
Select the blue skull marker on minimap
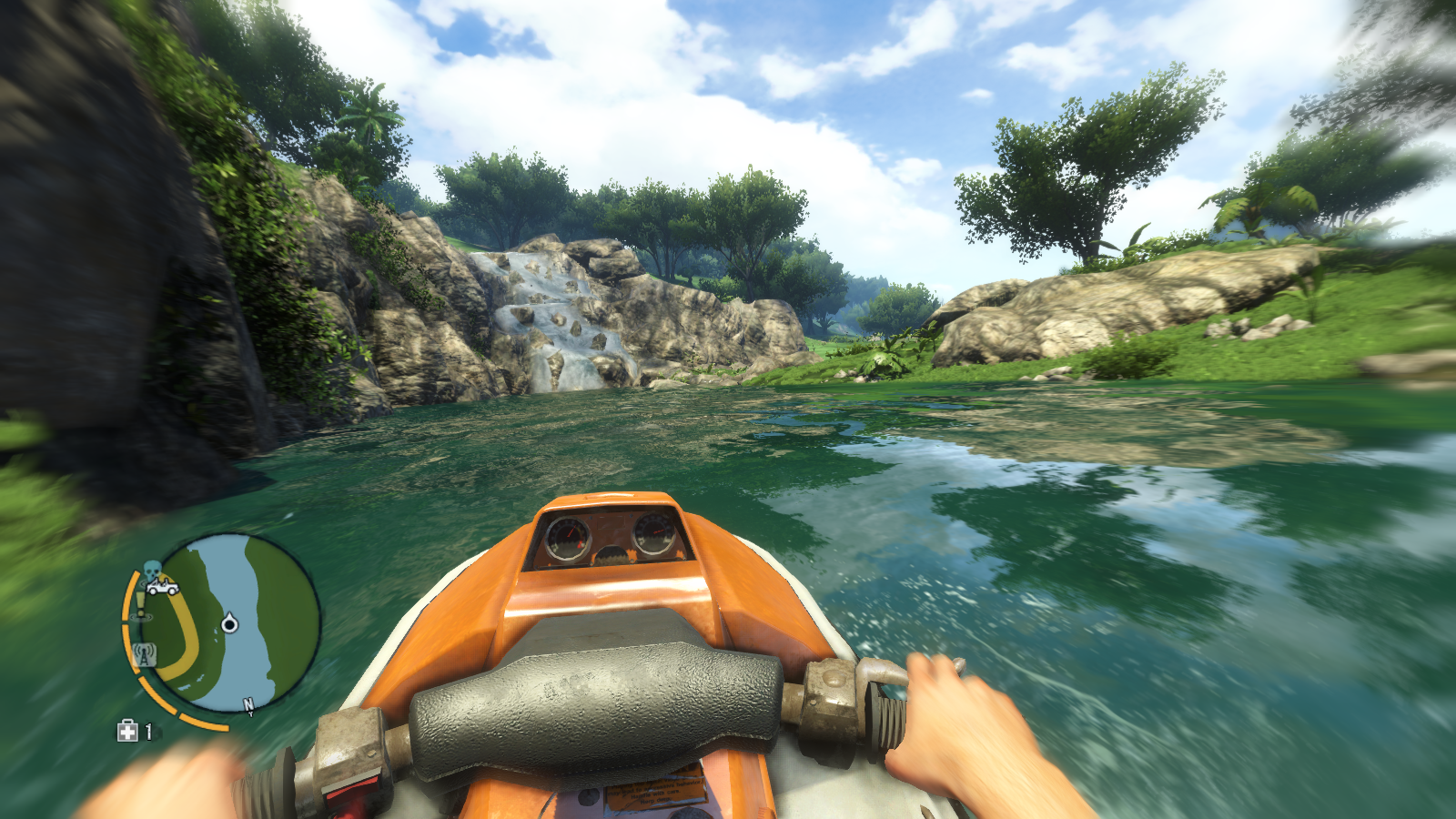coord(152,571)
